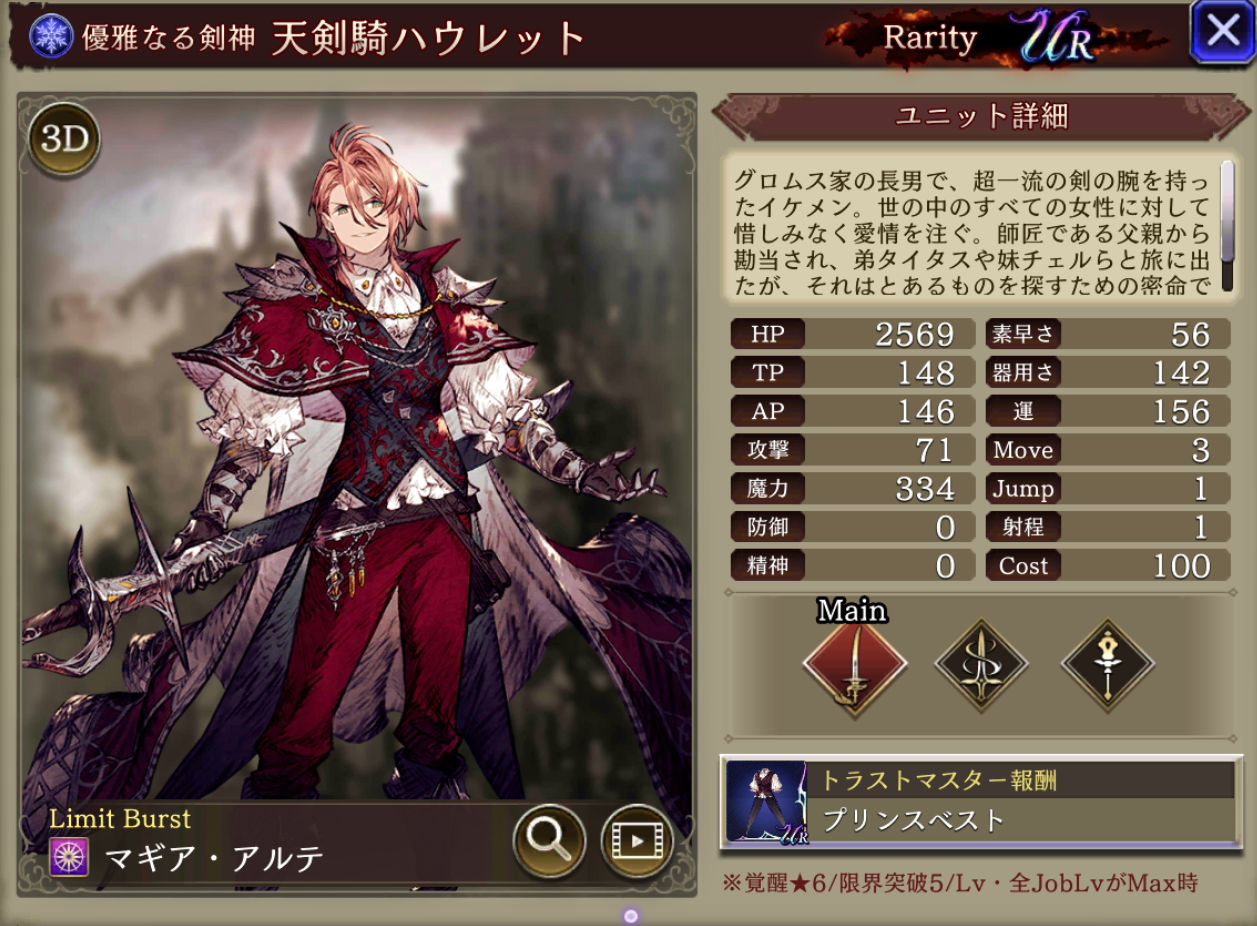Screen dimensions: 1257x926
Task: Open the プリンスベスト trust master reward
Action: pyautogui.click(x=980, y=801)
